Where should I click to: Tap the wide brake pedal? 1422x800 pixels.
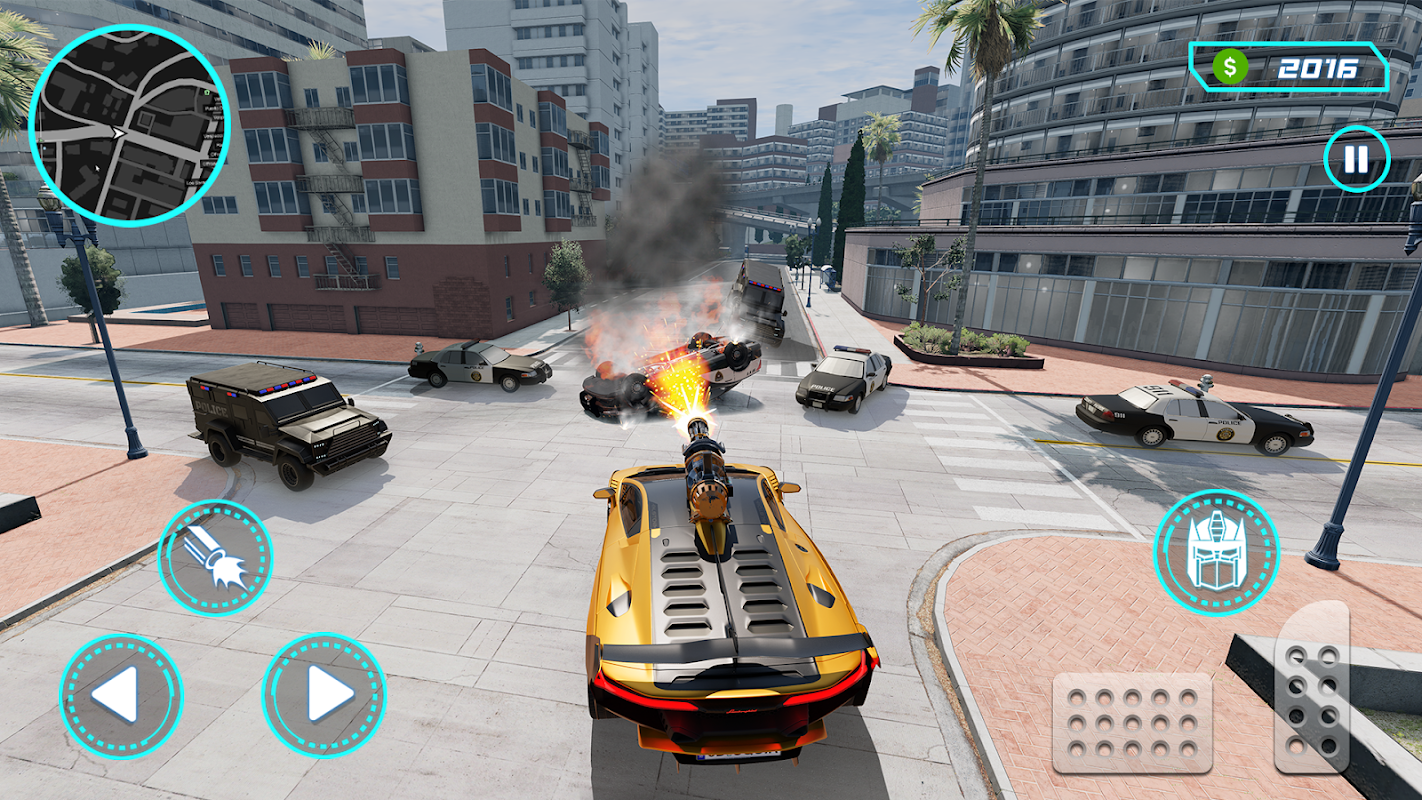pos(1132,722)
